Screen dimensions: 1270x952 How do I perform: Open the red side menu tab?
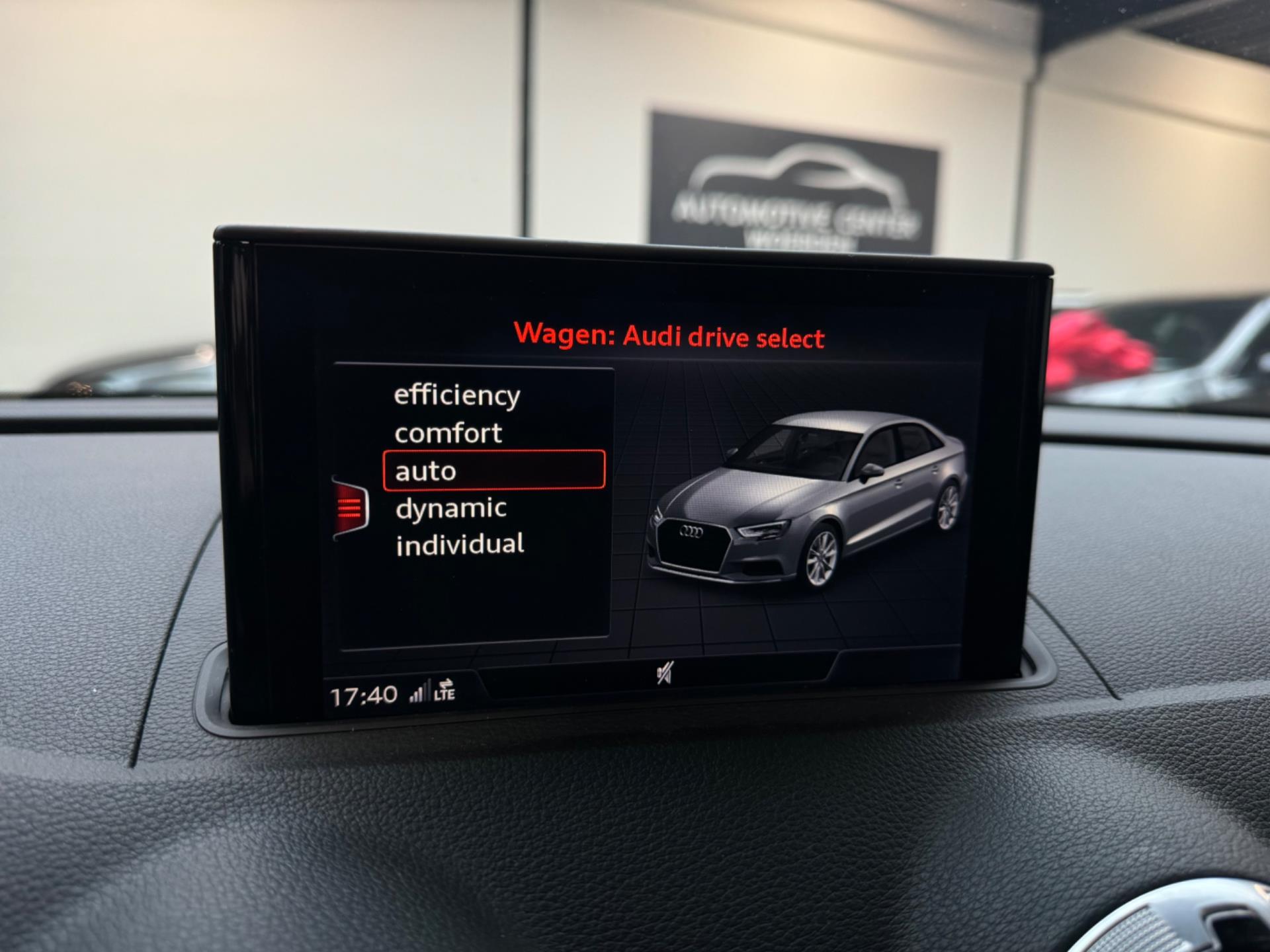[350, 508]
